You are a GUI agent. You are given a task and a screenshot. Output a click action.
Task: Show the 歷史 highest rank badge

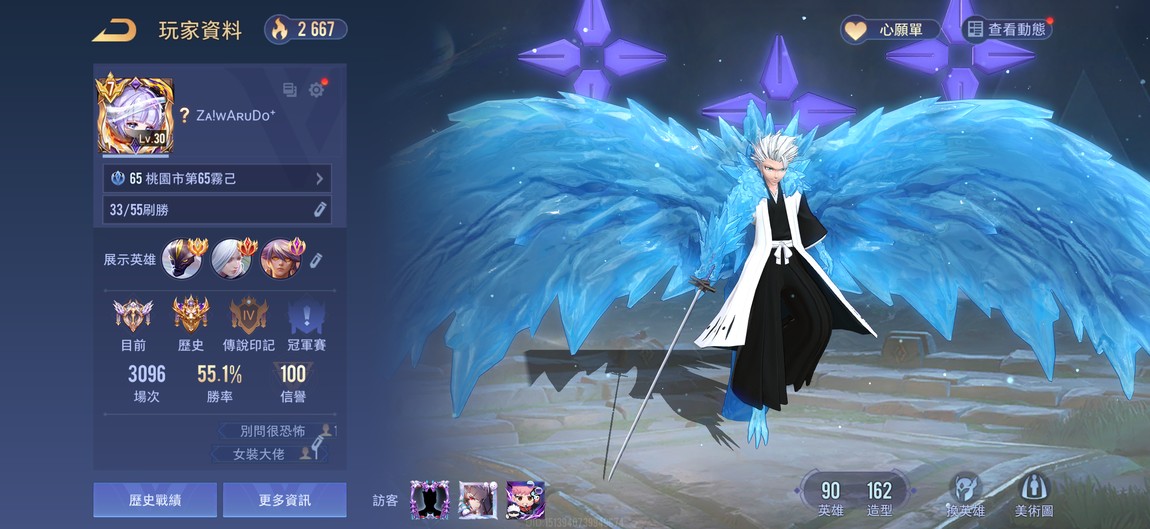(x=190, y=318)
